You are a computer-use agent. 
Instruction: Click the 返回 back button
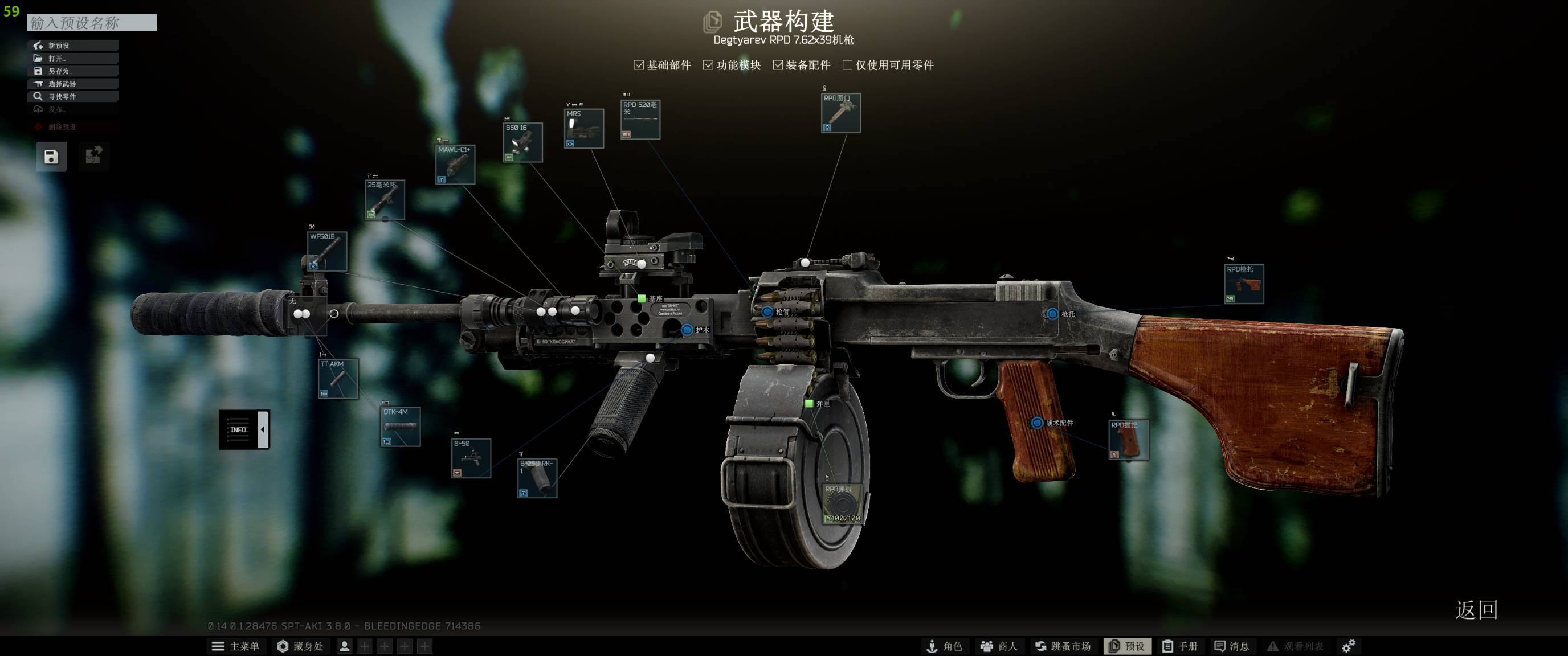click(1476, 610)
